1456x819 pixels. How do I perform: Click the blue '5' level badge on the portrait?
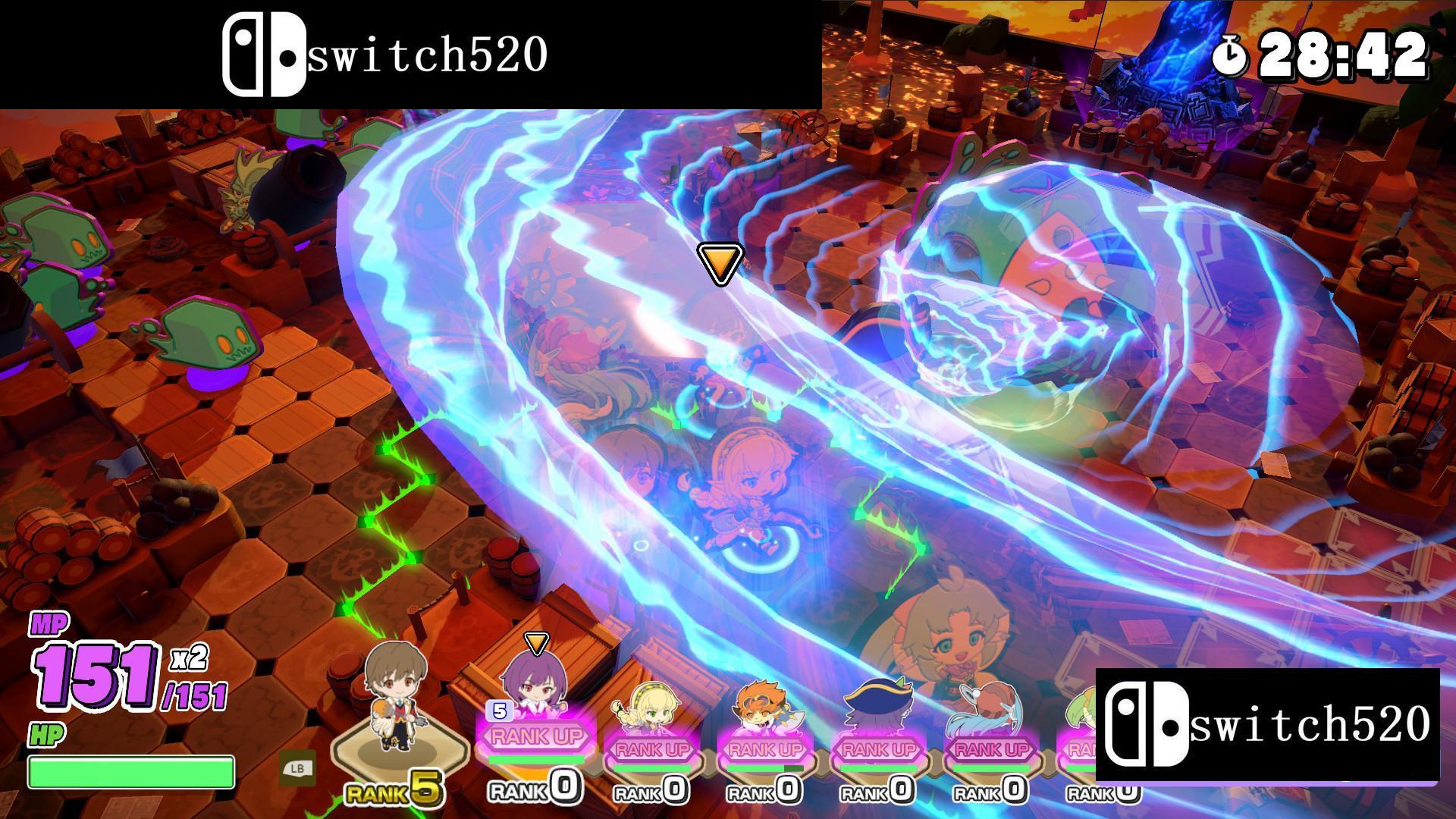tap(498, 711)
